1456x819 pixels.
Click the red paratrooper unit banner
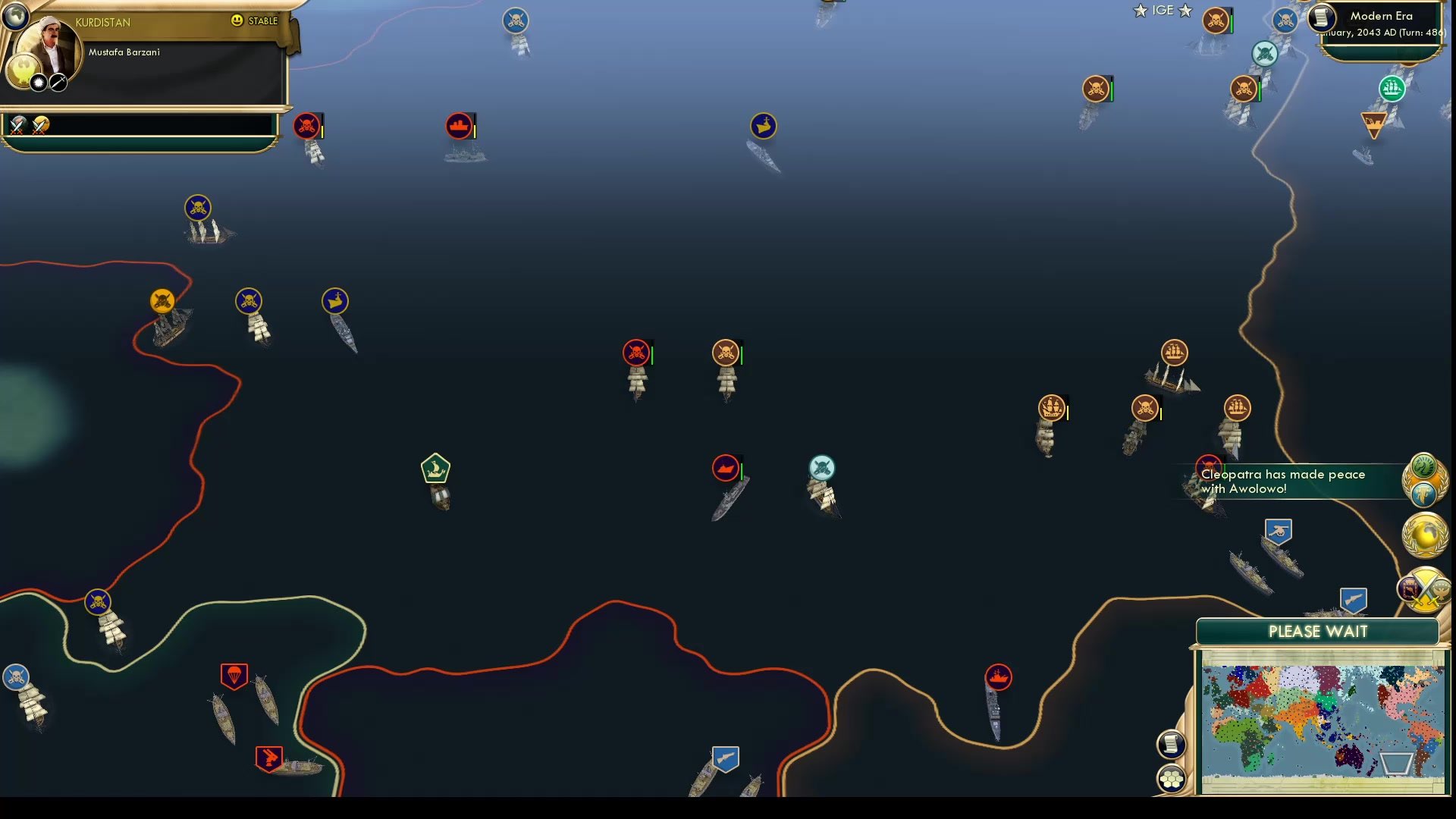point(234,673)
